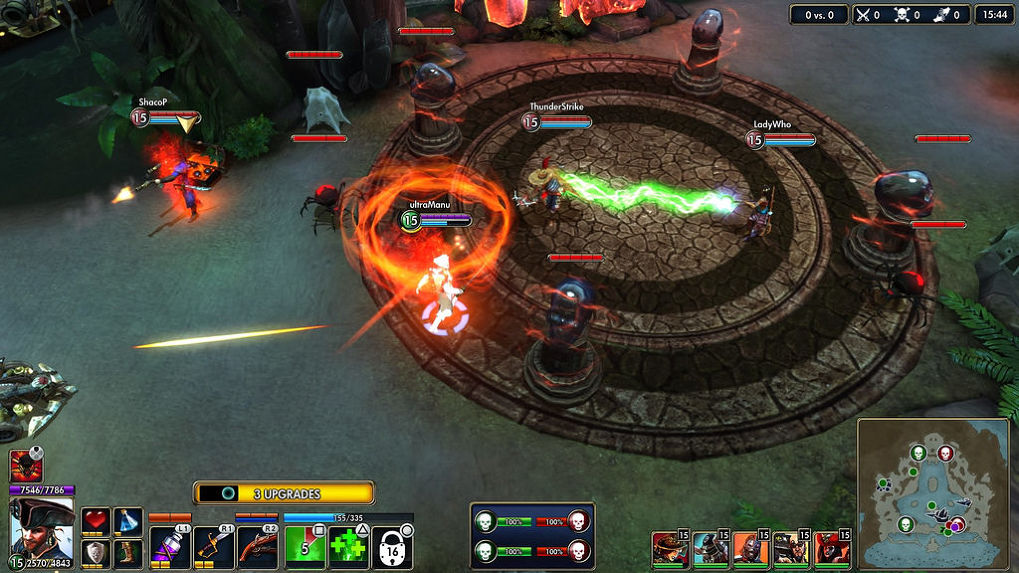Choose the blue potion flask slot
The width and height of the screenshot is (1019, 573).
127,520
